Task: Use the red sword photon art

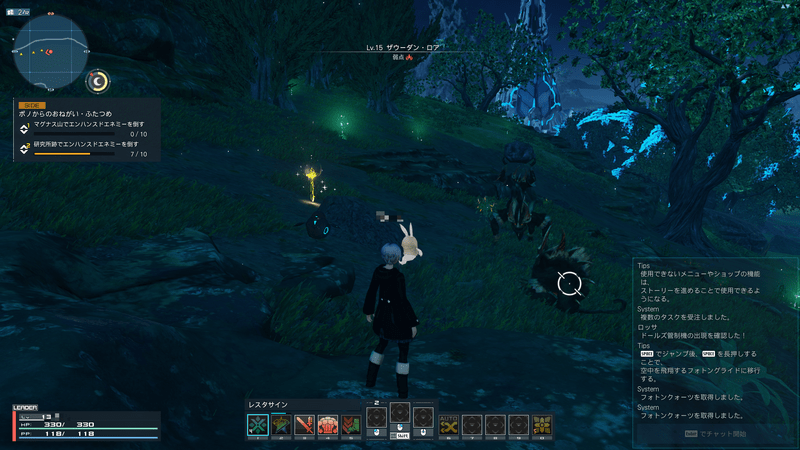Action: click(x=304, y=424)
